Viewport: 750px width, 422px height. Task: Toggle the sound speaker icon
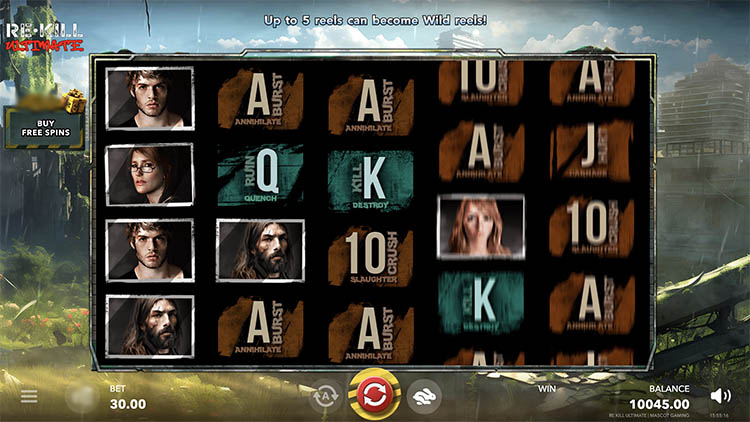[x=720, y=395]
